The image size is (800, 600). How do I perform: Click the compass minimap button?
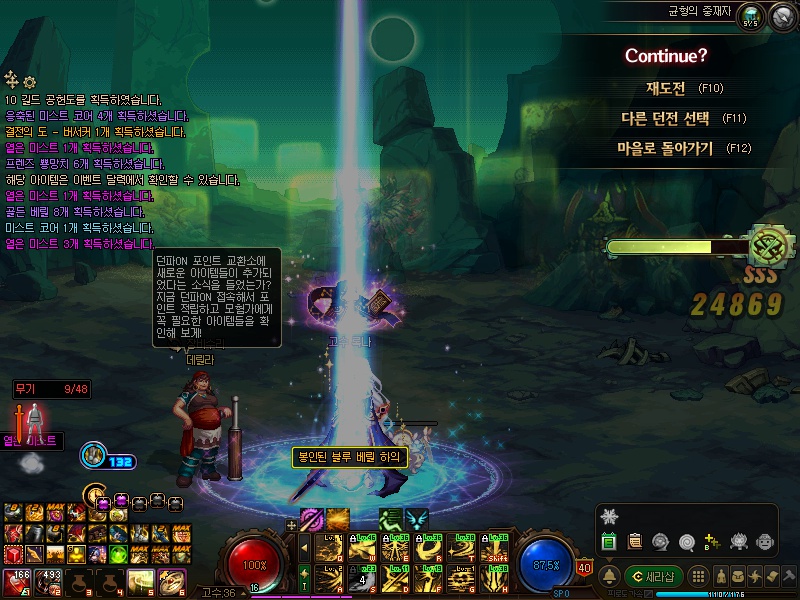(782, 18)
